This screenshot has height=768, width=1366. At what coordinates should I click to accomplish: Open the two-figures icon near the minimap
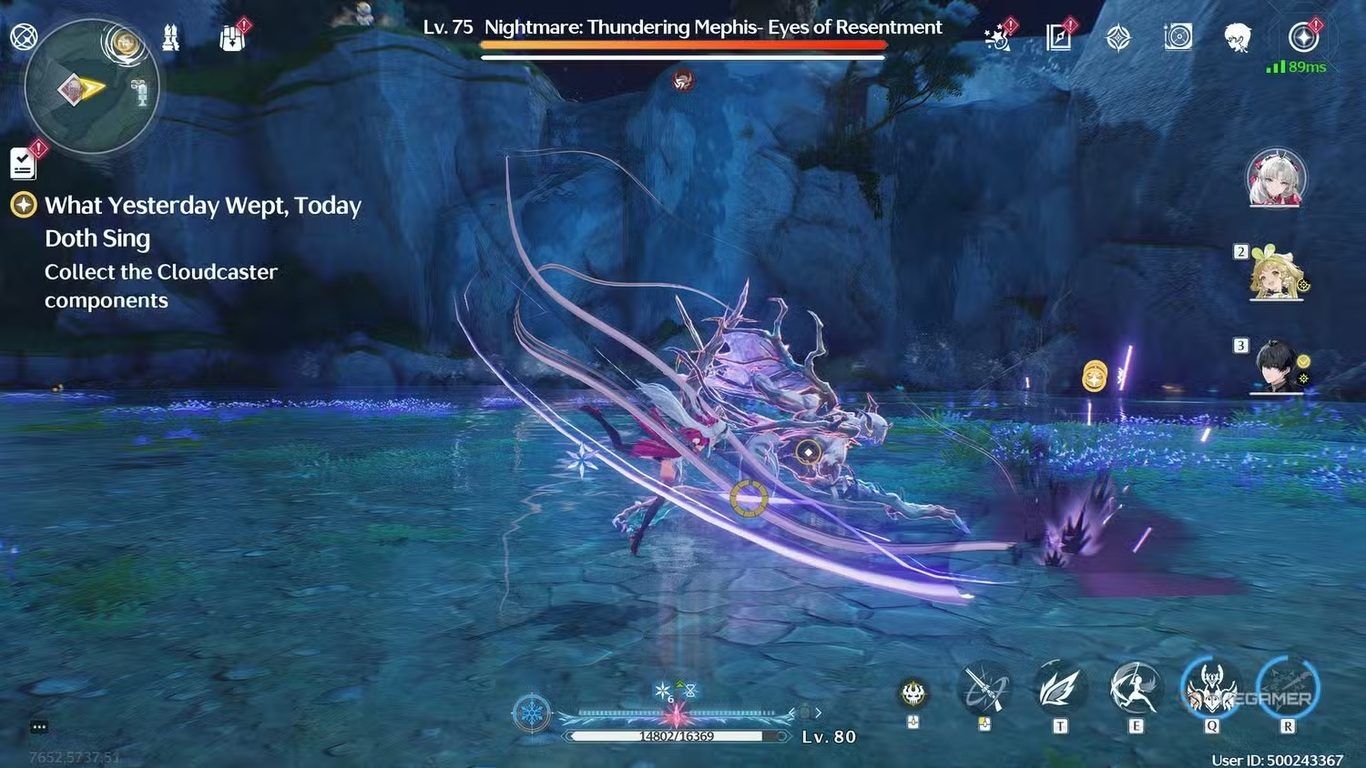pyautogui.click(x=171, y=38)
